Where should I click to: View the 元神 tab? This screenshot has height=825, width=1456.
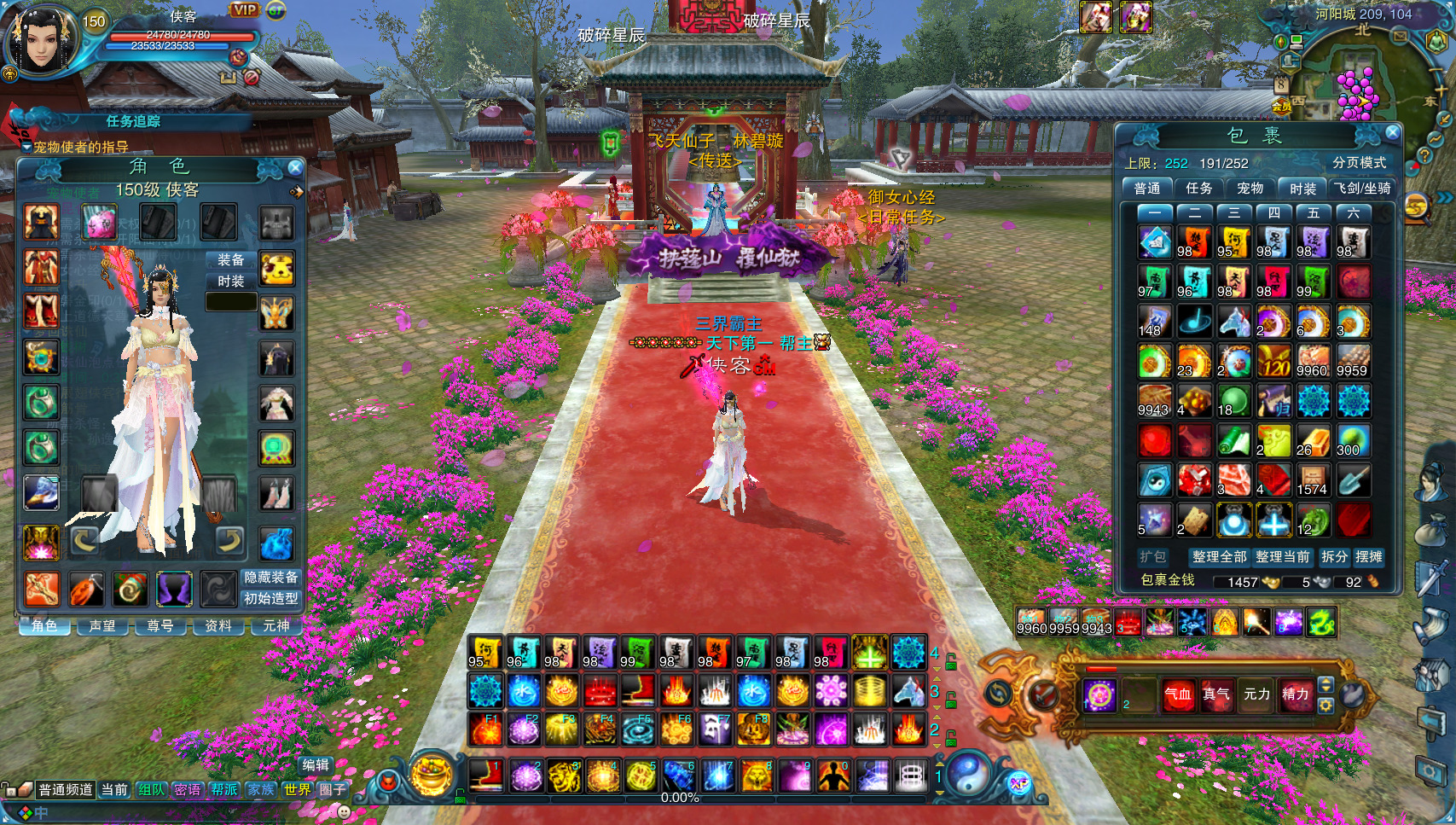[276, 626]
